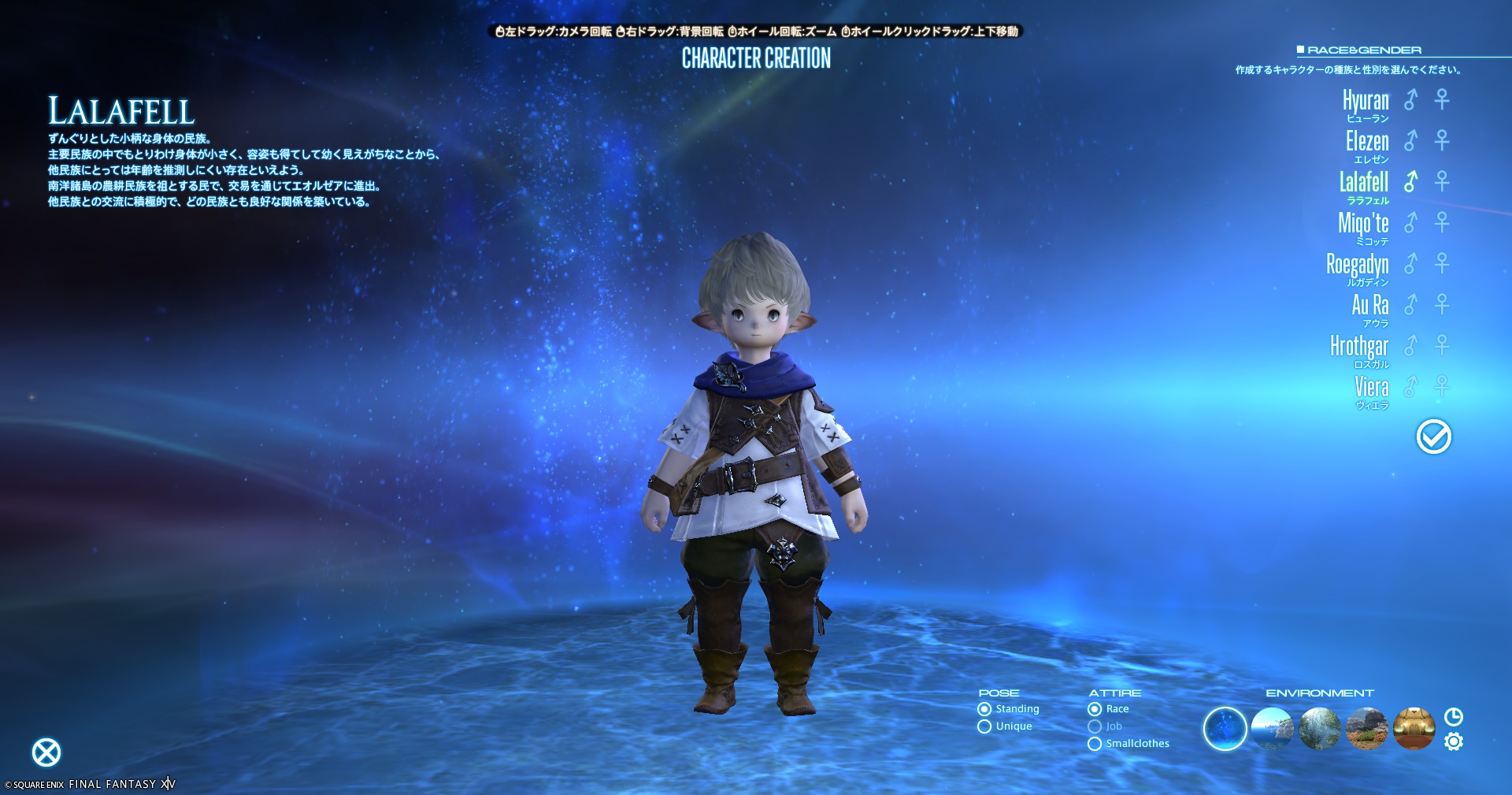This screenshot has width=1512, height=795.
Task: Choose female Elezen gender icon
Action: pyautogui.click(x=1442, y=140)
